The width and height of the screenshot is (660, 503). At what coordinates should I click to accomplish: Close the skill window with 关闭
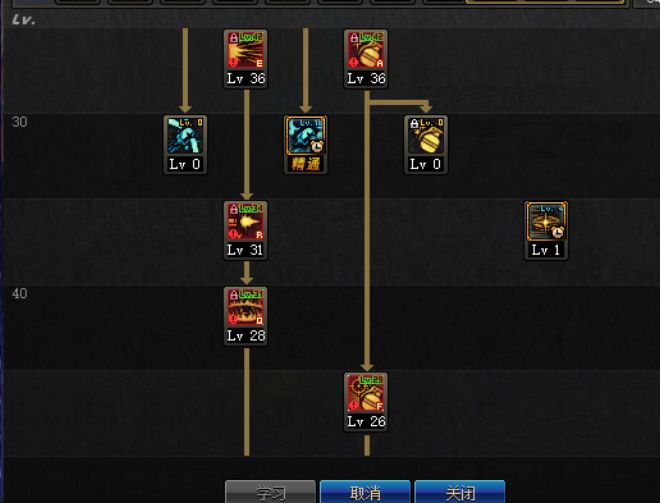point(460,492)
